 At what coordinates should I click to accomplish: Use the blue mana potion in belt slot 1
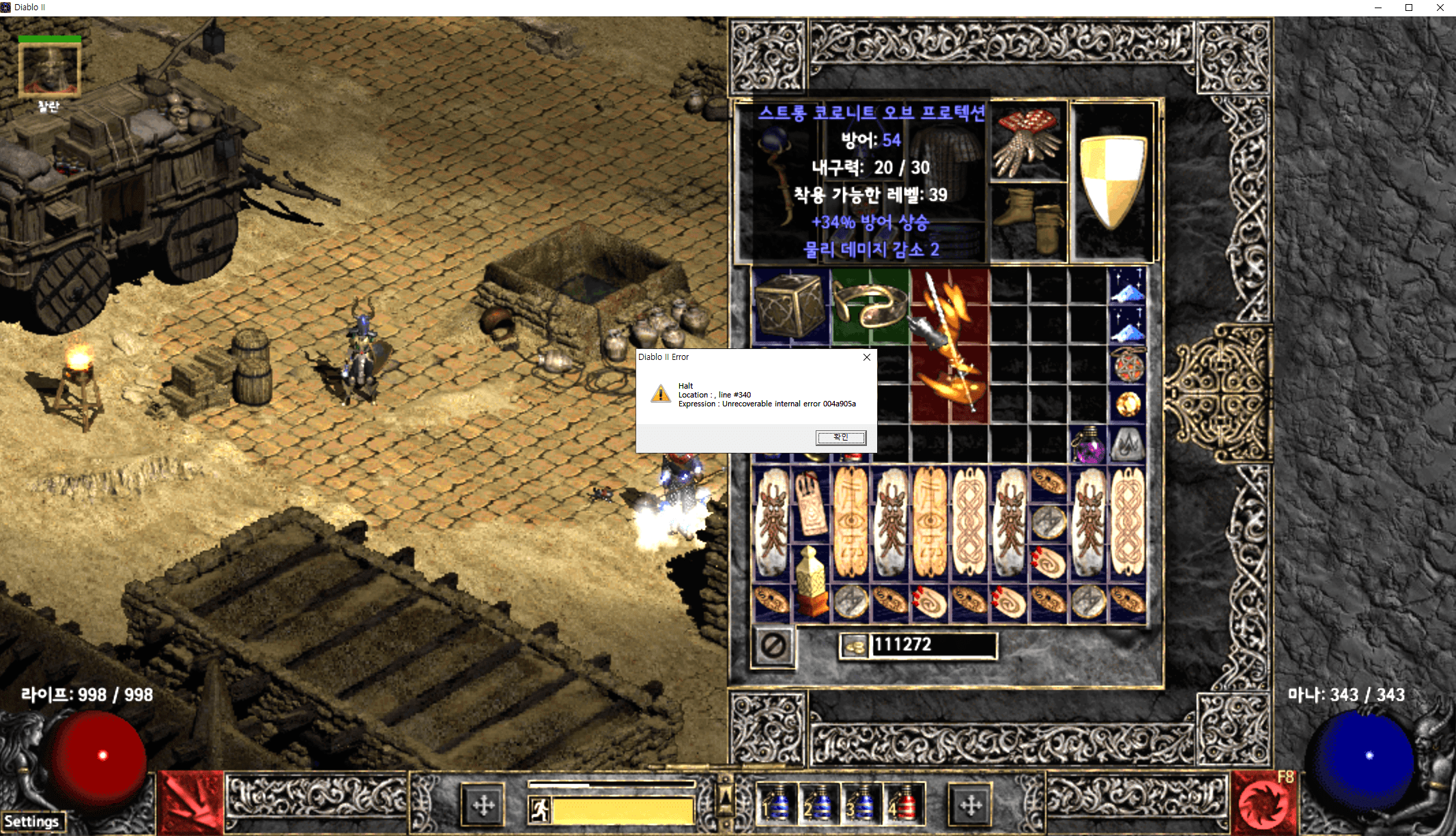[x=777, y=804]
